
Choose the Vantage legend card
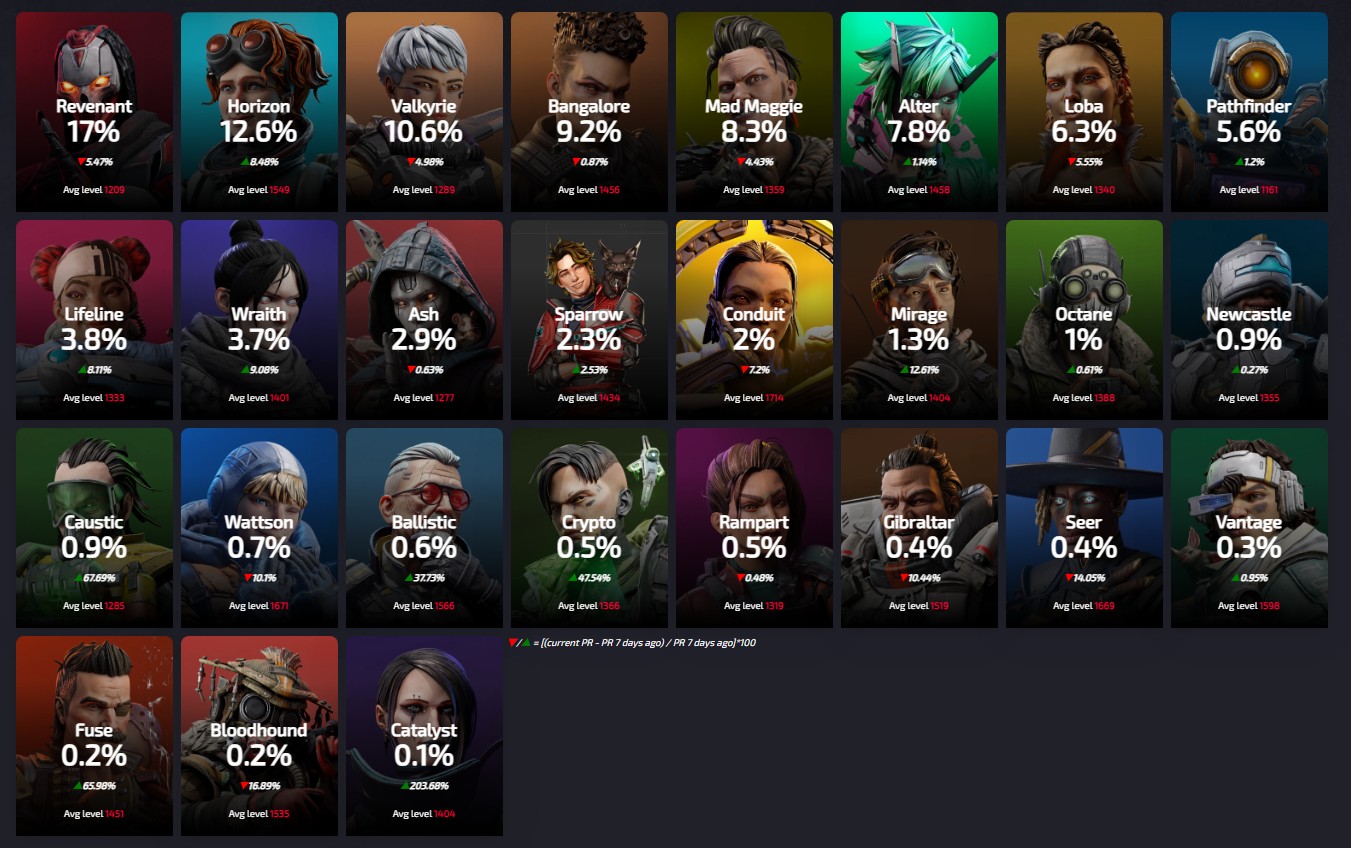tap(1249, 528)
